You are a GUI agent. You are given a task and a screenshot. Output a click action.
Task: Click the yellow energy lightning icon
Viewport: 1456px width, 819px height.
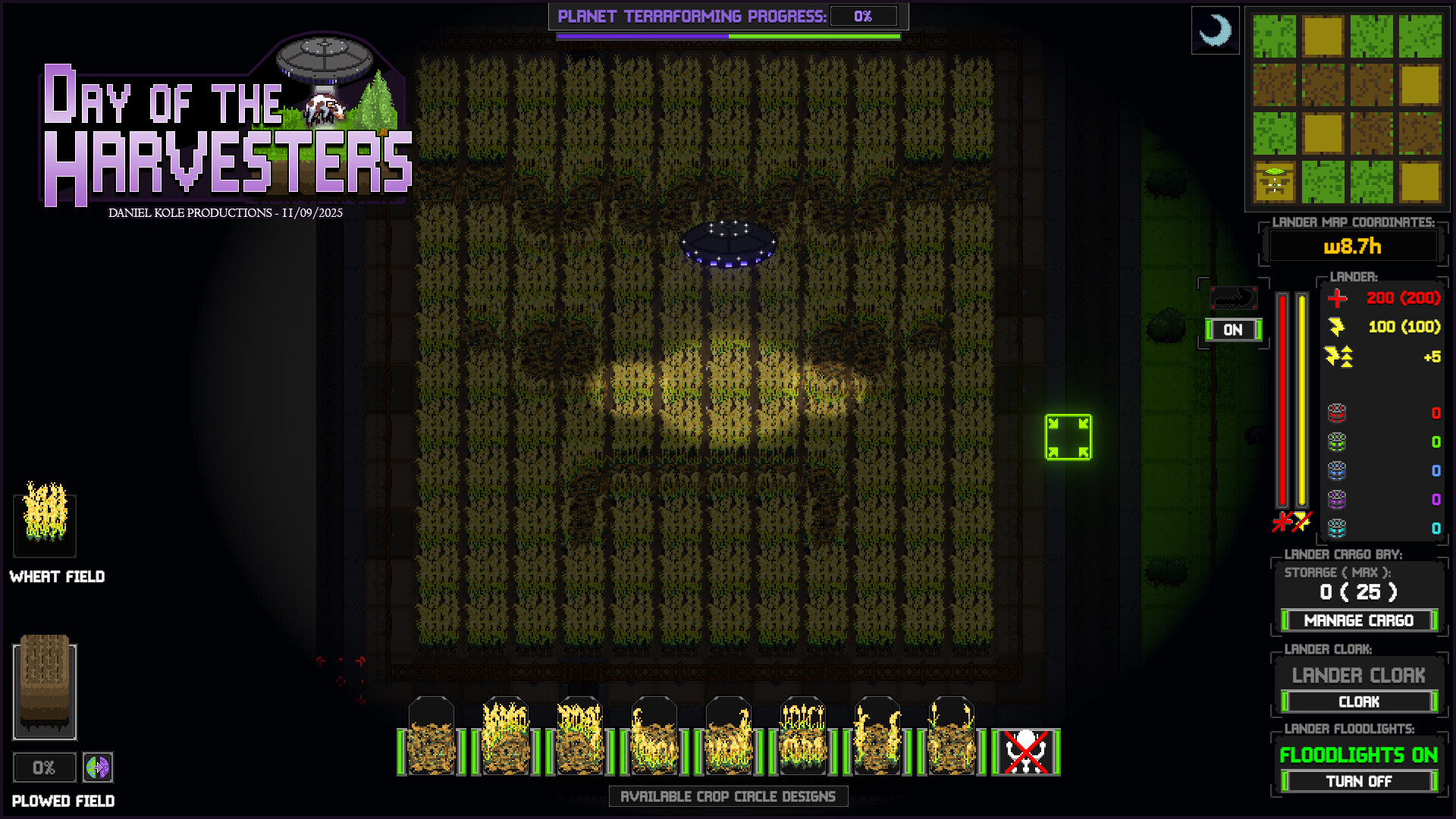[1337, 328]
